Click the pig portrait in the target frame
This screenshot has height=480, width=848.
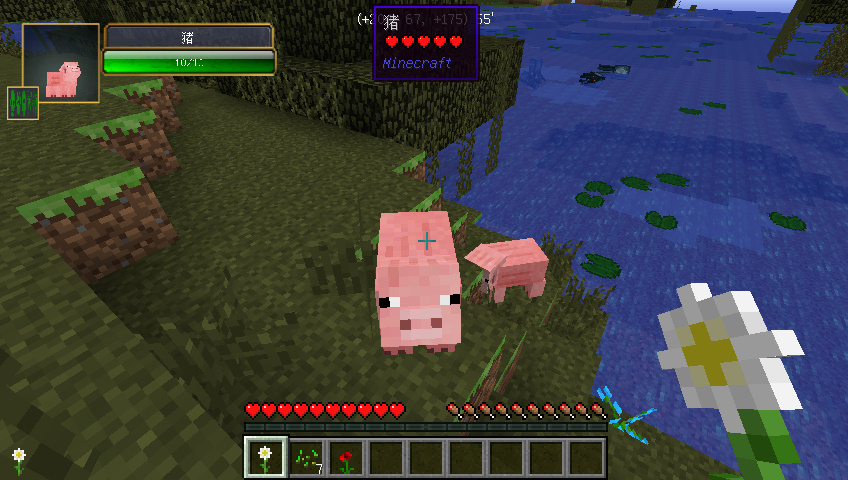tap(61, 63)
